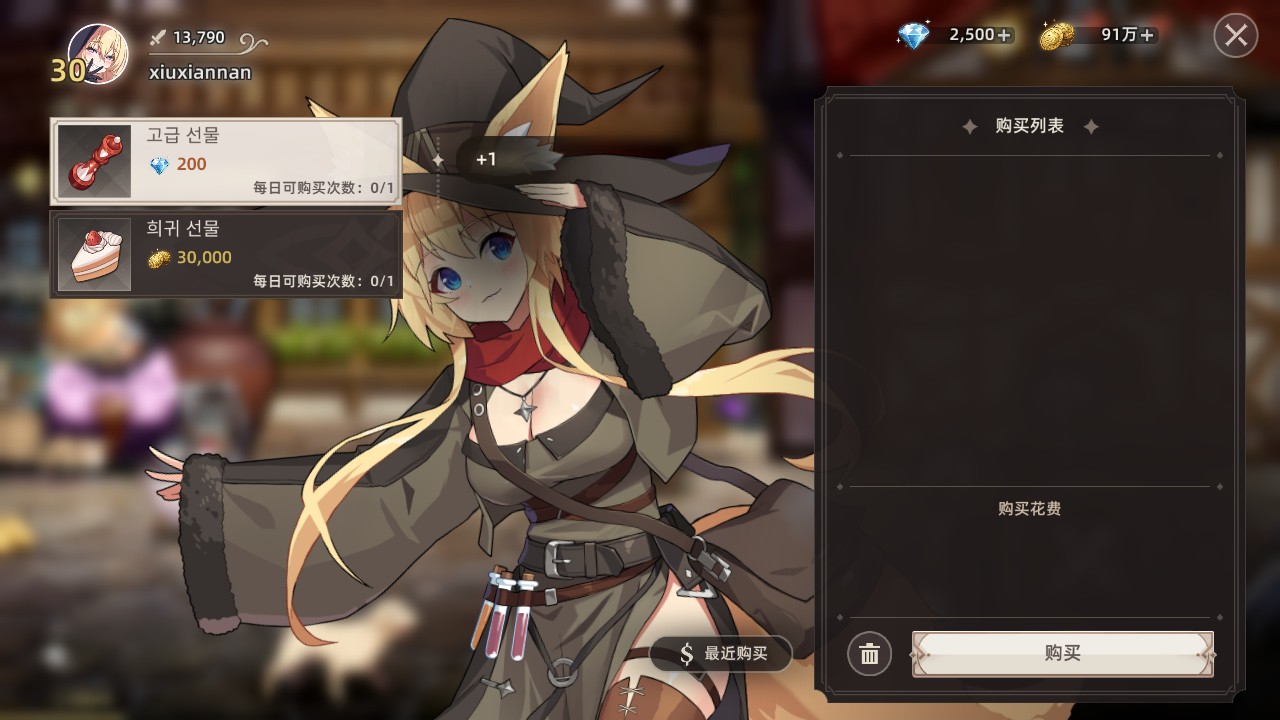Clear purchase list with the trash can icon

[x=868, y=654]
